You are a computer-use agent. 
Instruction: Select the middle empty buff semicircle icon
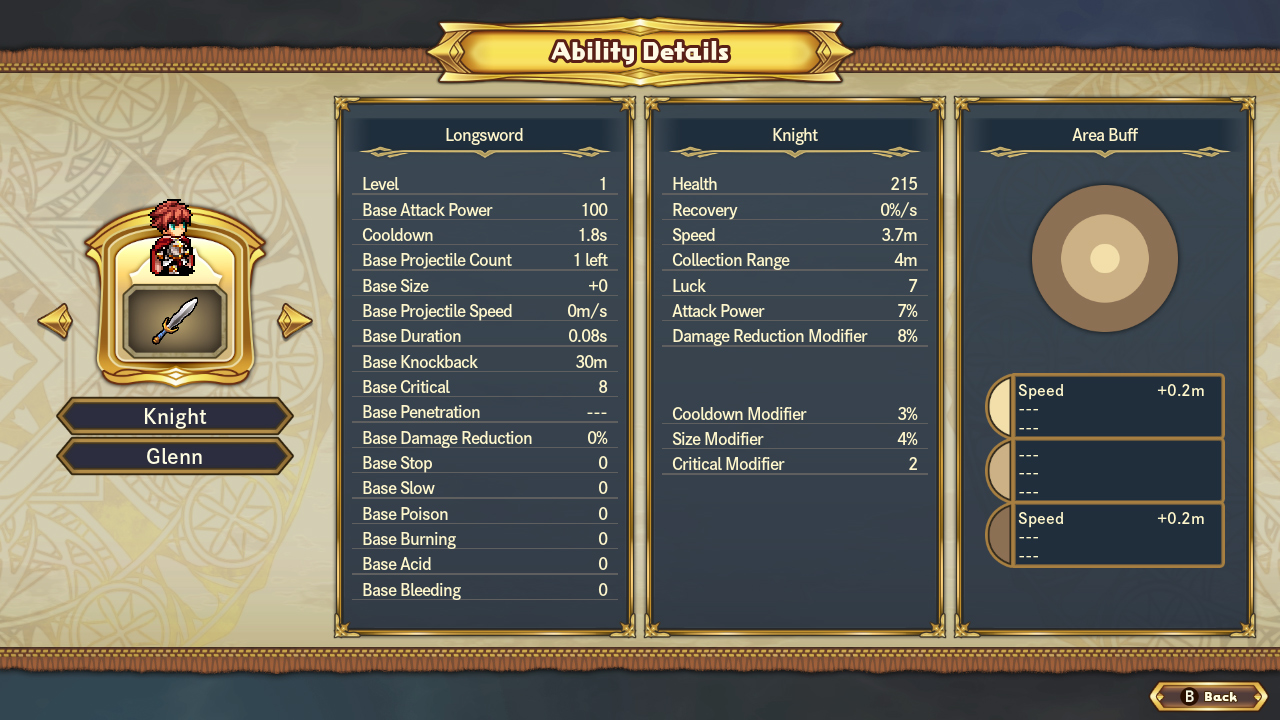pos(1000,470)
